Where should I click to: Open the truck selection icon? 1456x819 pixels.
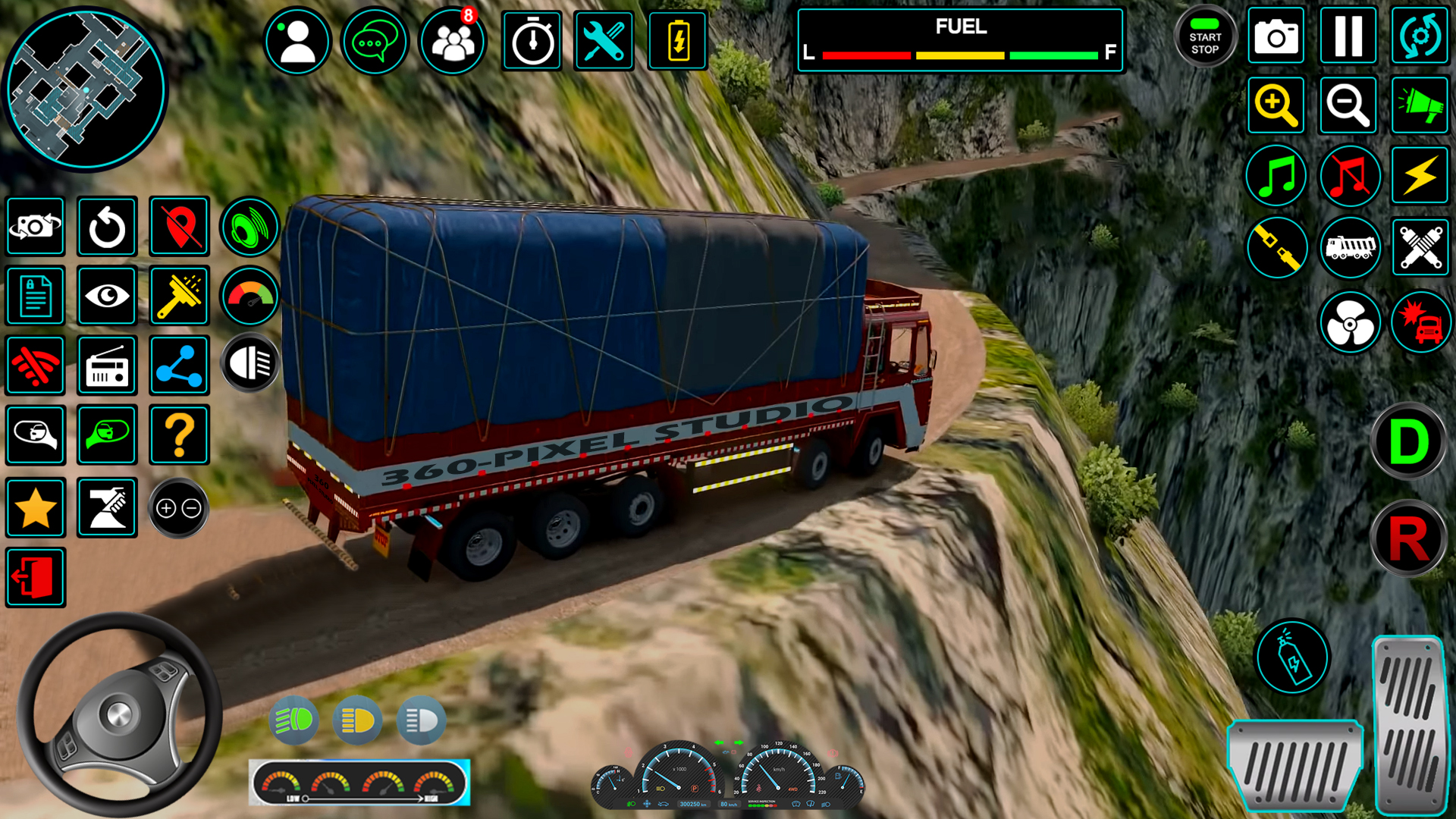(x=1350, y=248)
